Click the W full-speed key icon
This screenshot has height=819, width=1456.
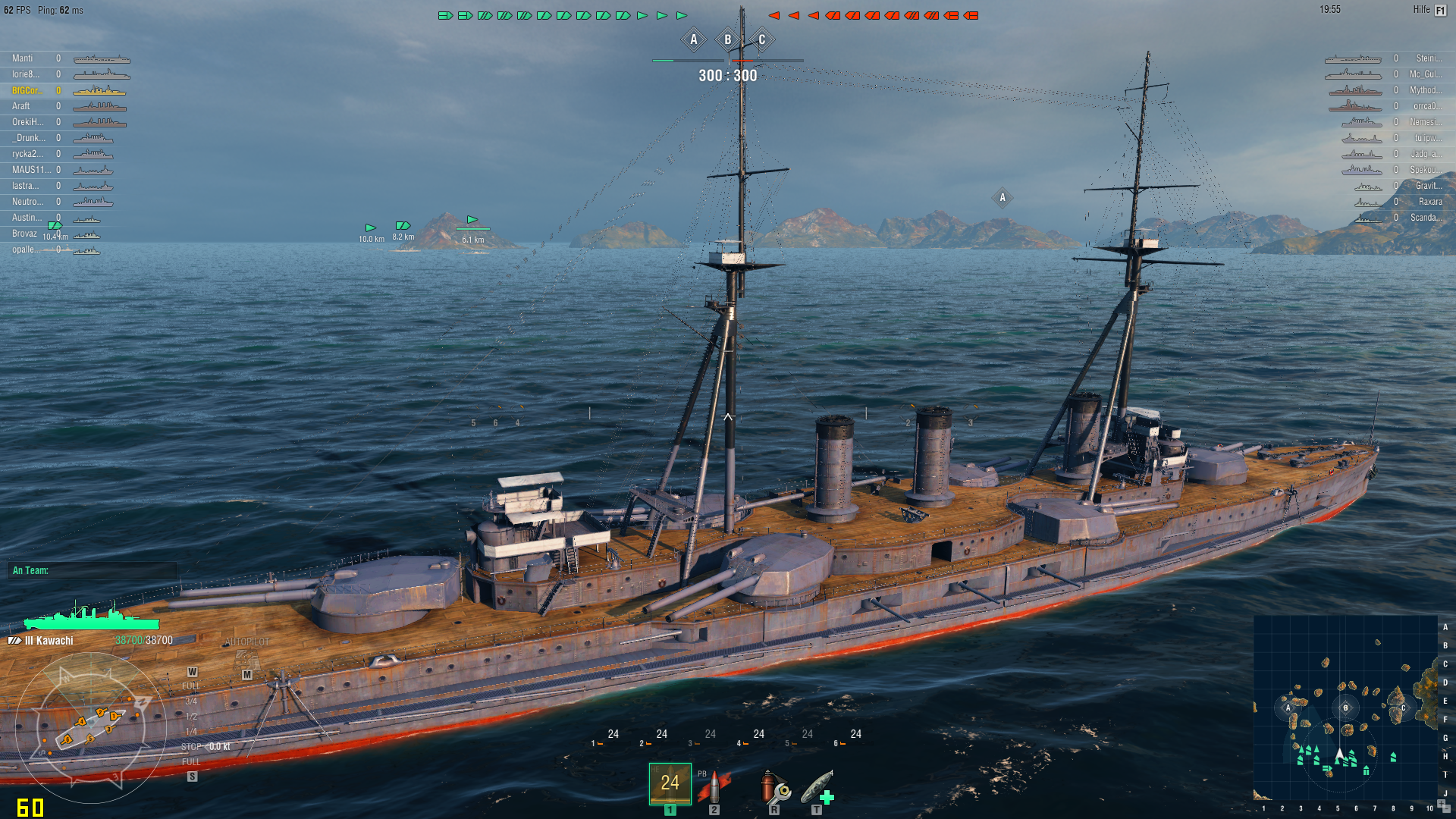tap(192, 670)
